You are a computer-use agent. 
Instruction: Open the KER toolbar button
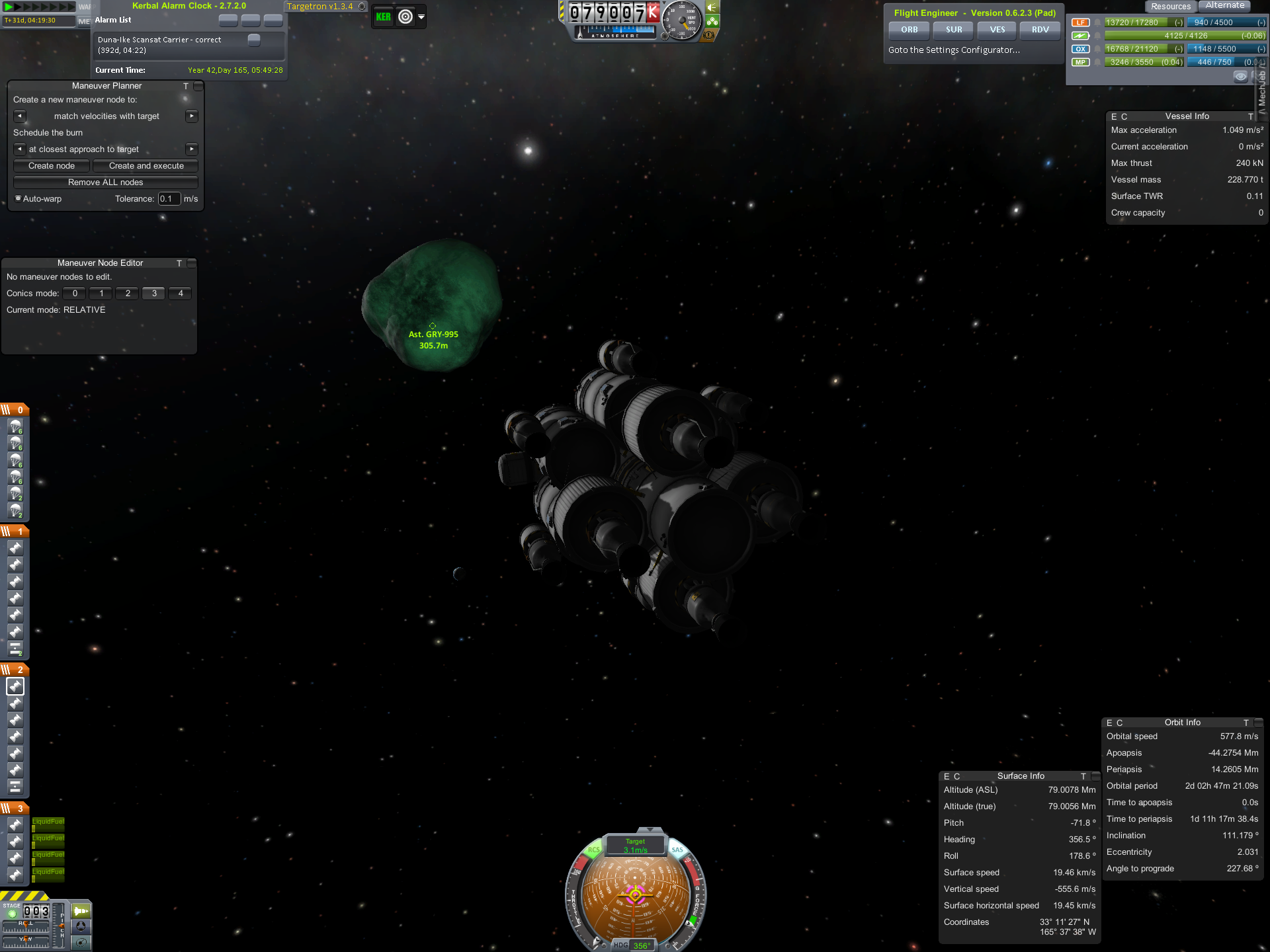coord(384,17)
